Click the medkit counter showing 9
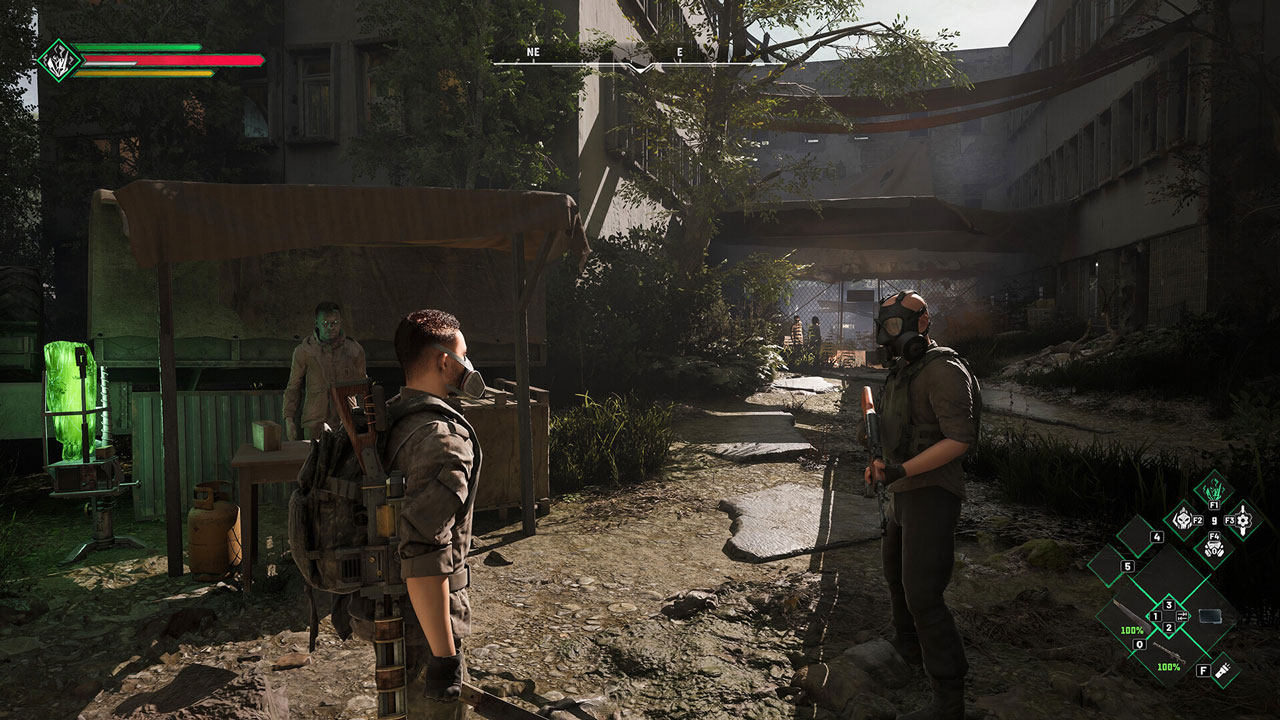The height and width of the screenshot is (720, 1280). click(x=1213, y=520)
